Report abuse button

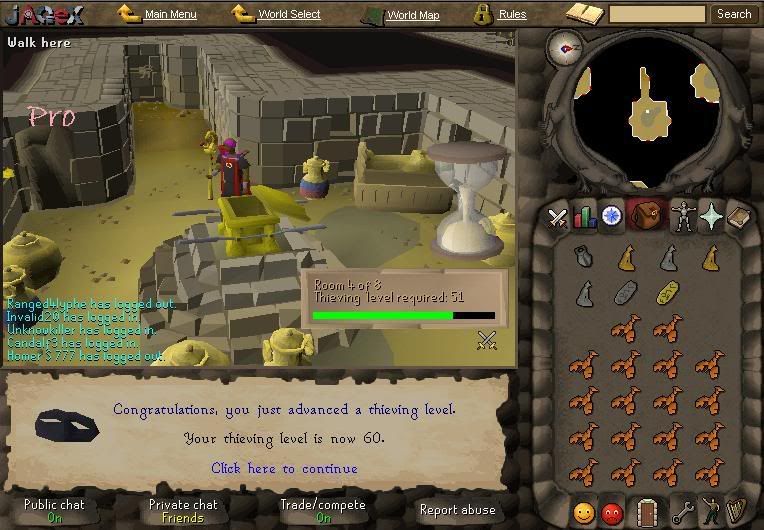(x=457, y=510)
